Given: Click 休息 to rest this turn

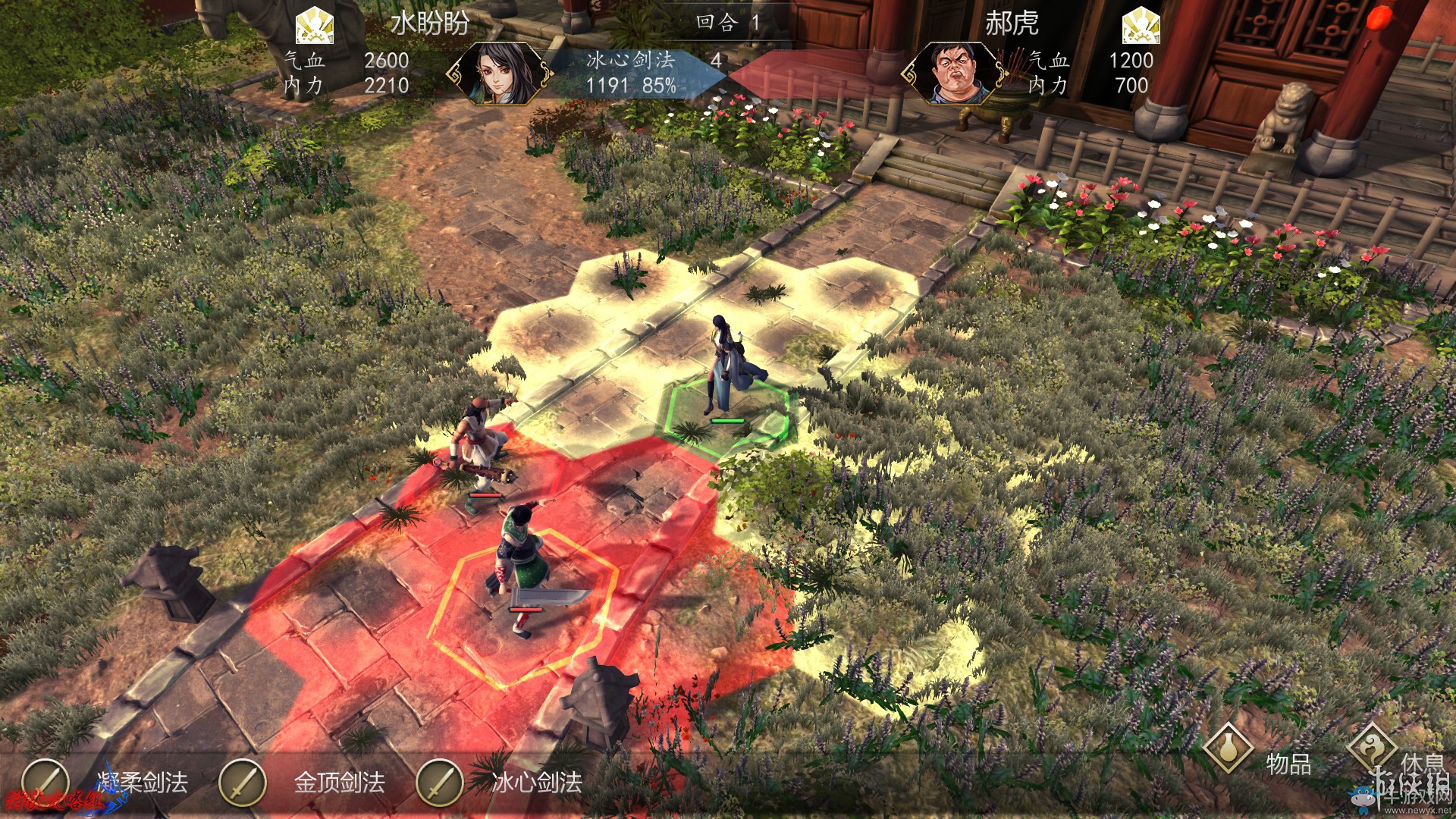Looking at the screenshot, I should click(x=1374, y=749).
